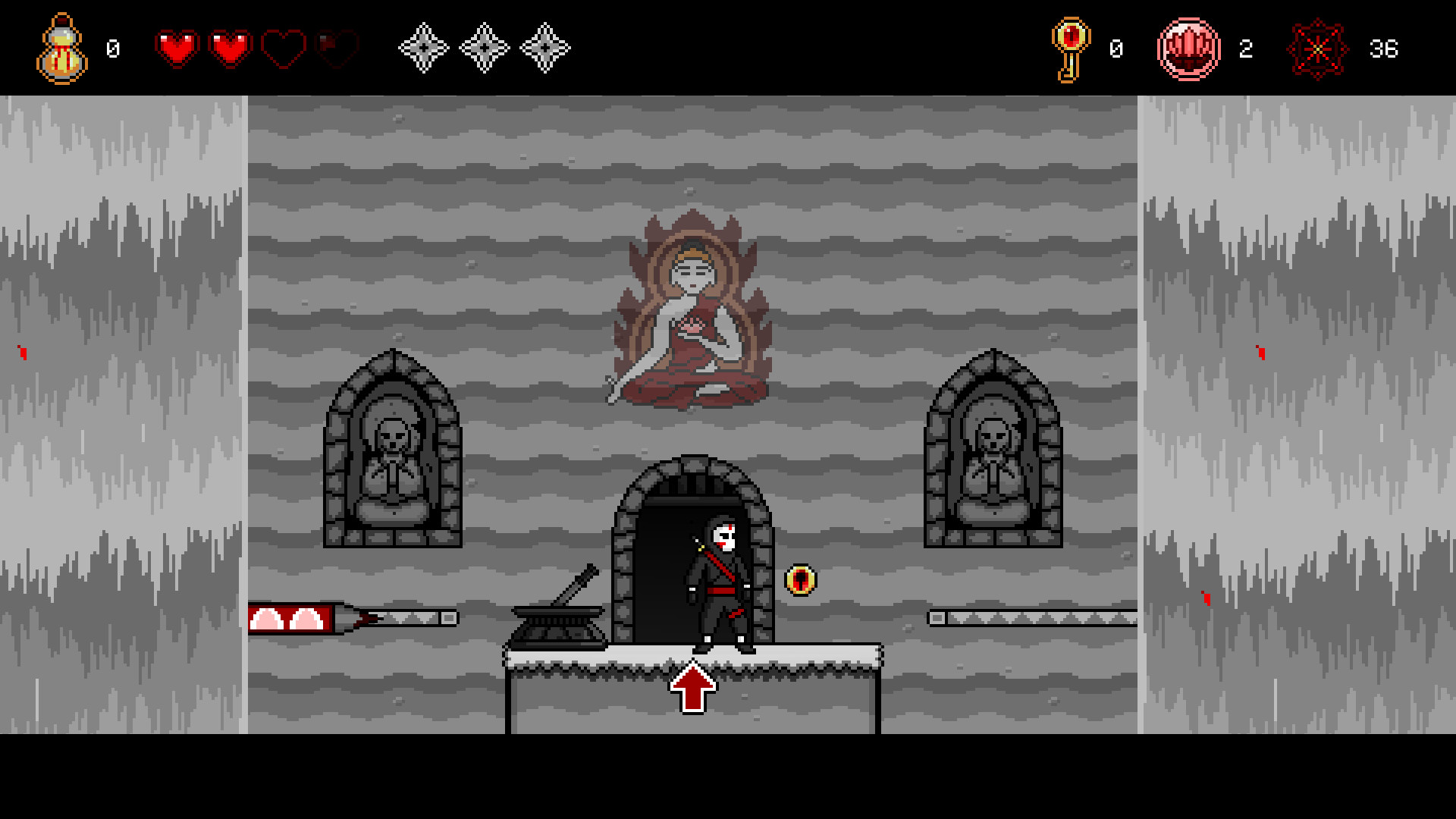
Task: Click the rightmost shuriken icon
Action: point(544,47)
